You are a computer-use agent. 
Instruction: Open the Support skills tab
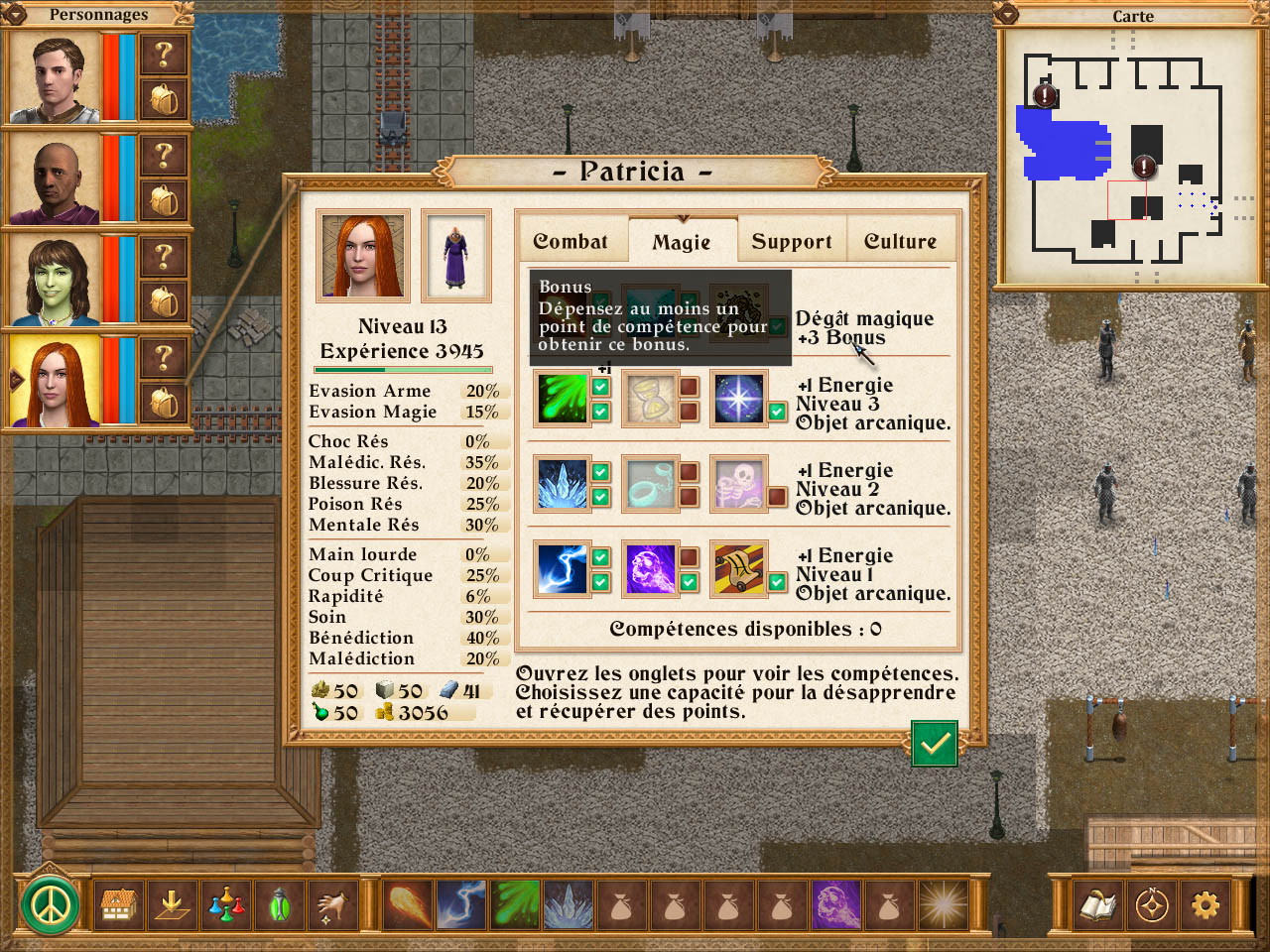(791, 241)
